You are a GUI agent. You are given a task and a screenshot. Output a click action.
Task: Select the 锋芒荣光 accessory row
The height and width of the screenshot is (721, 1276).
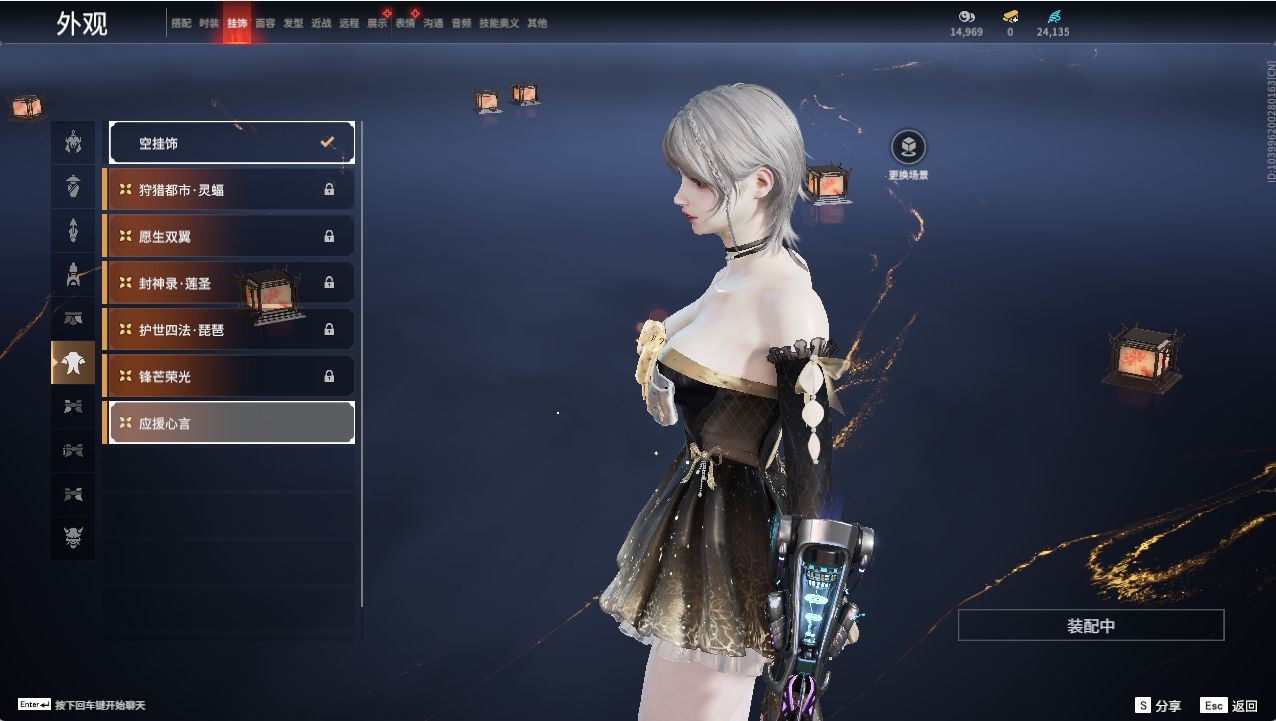point(229,376)
